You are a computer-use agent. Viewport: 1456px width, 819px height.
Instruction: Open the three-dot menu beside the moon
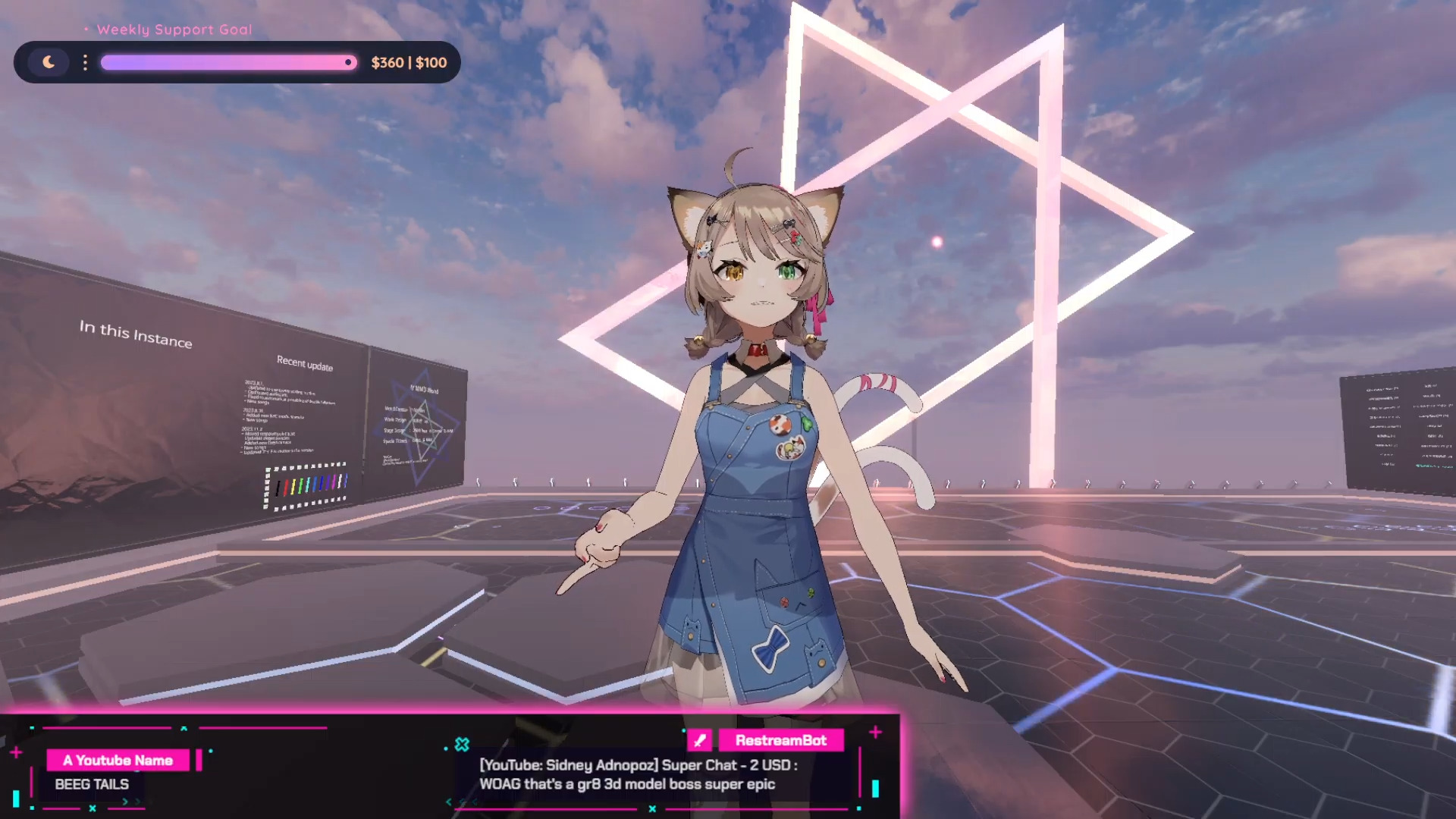tap(85, 62)
